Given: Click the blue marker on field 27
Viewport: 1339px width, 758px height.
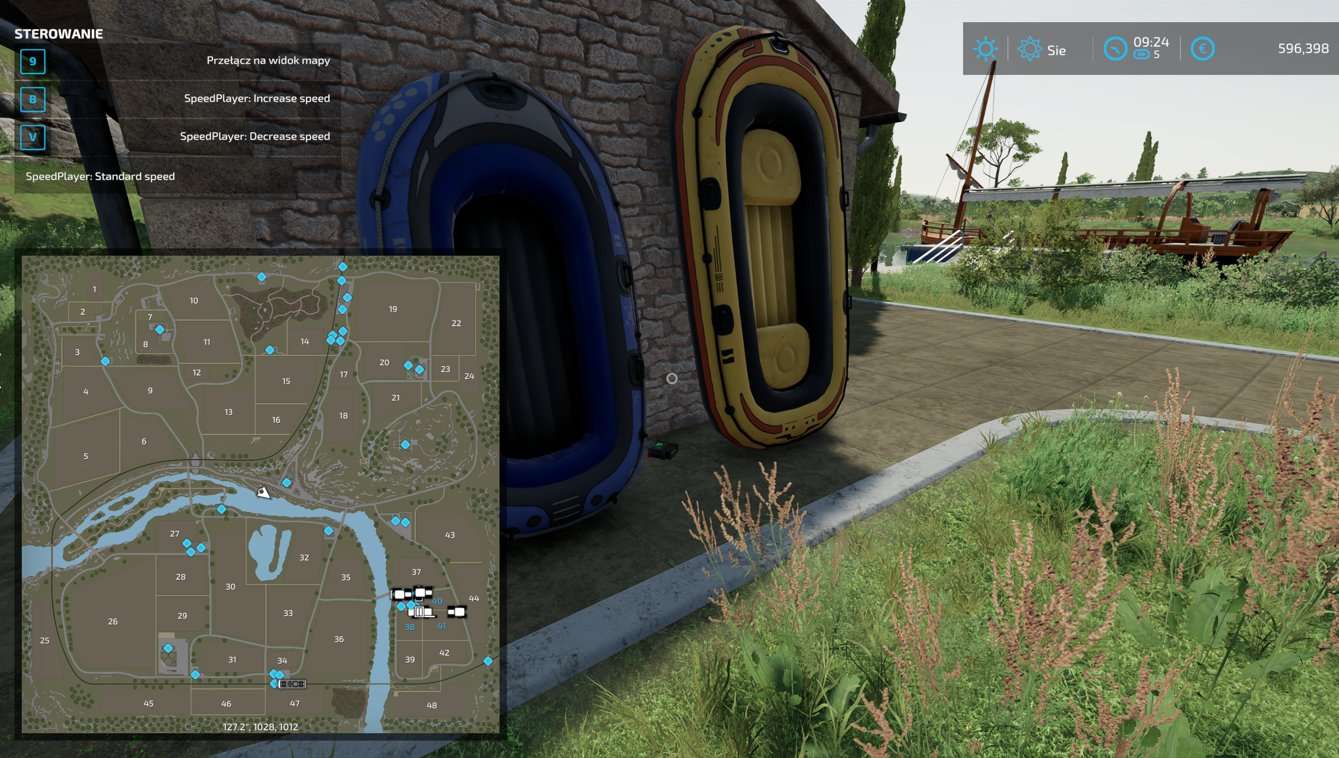Looking at the screenshot, I should pyautogui.click(x=187, y=544).
